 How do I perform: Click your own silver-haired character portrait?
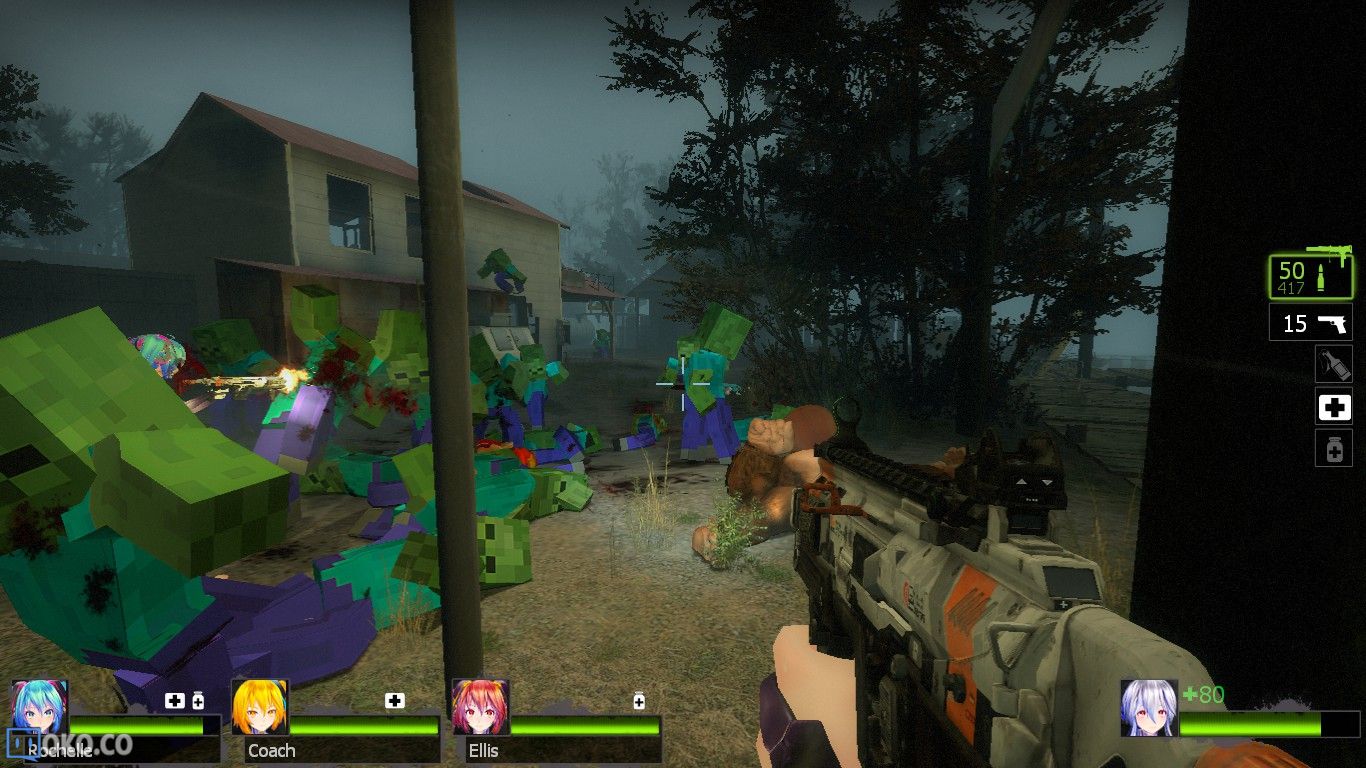(x=1148, y=707)
